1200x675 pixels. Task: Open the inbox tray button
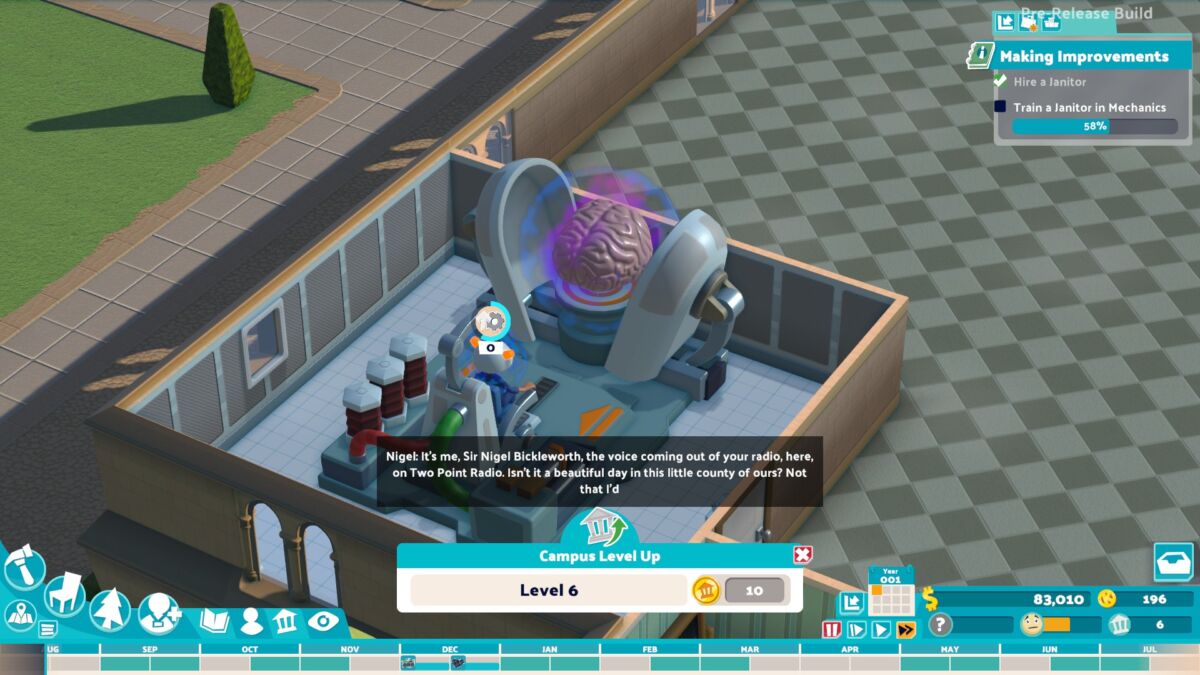pos(1173,562)
